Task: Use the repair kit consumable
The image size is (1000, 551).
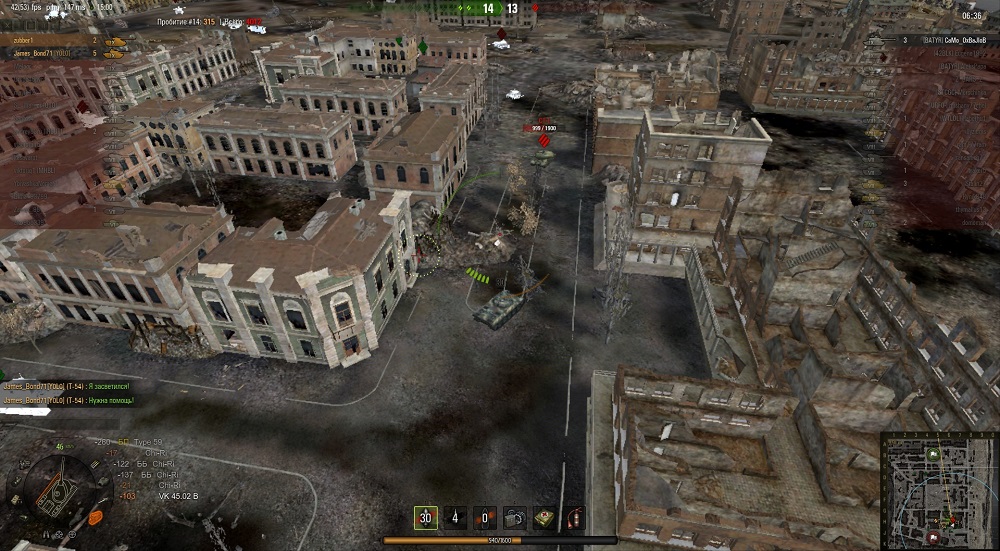Action: click(x=515, y=517)
